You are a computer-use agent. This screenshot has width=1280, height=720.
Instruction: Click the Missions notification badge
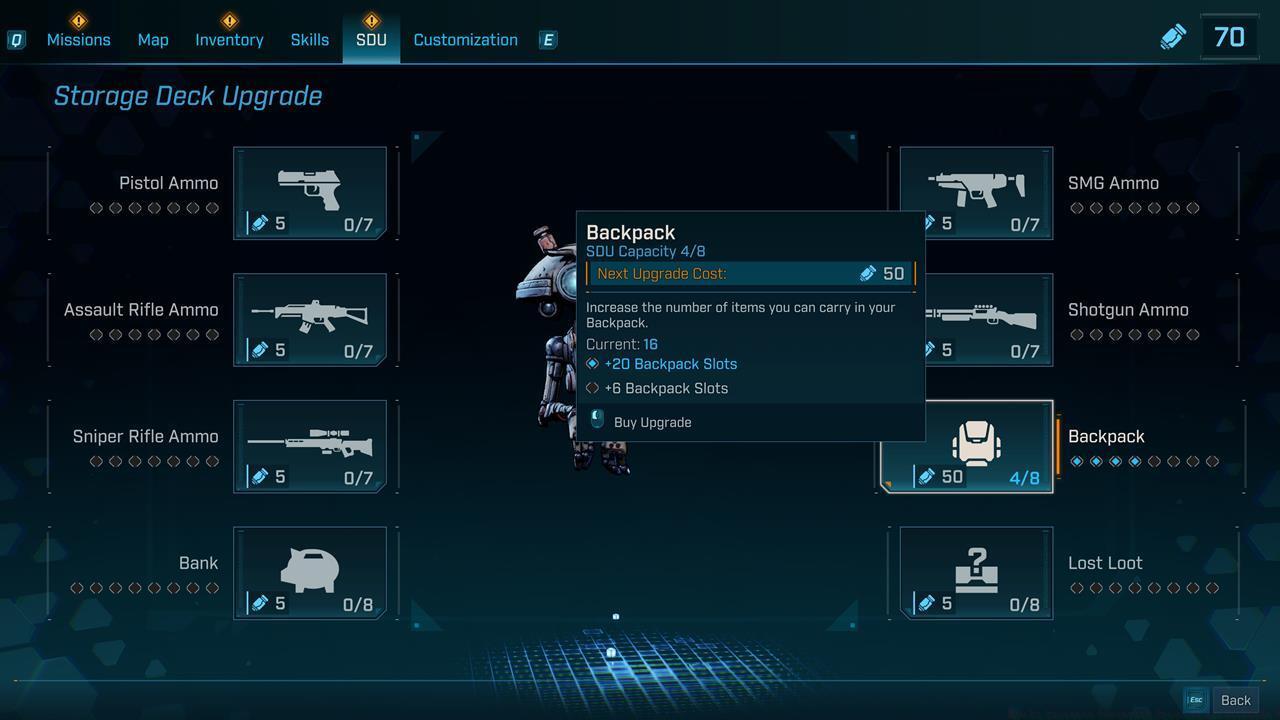[x=78, y=18]
